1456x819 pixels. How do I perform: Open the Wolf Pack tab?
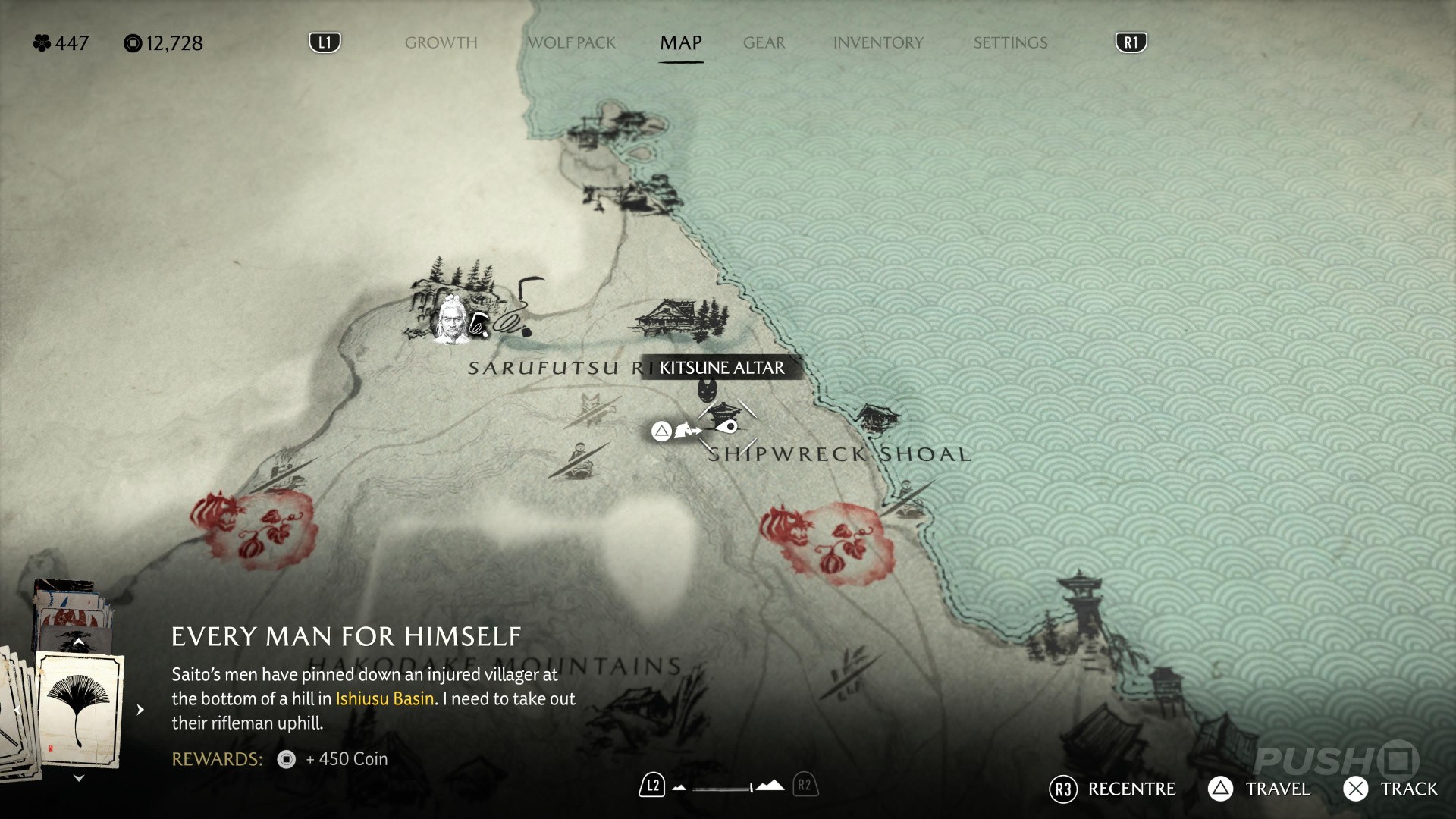point(571,43)
